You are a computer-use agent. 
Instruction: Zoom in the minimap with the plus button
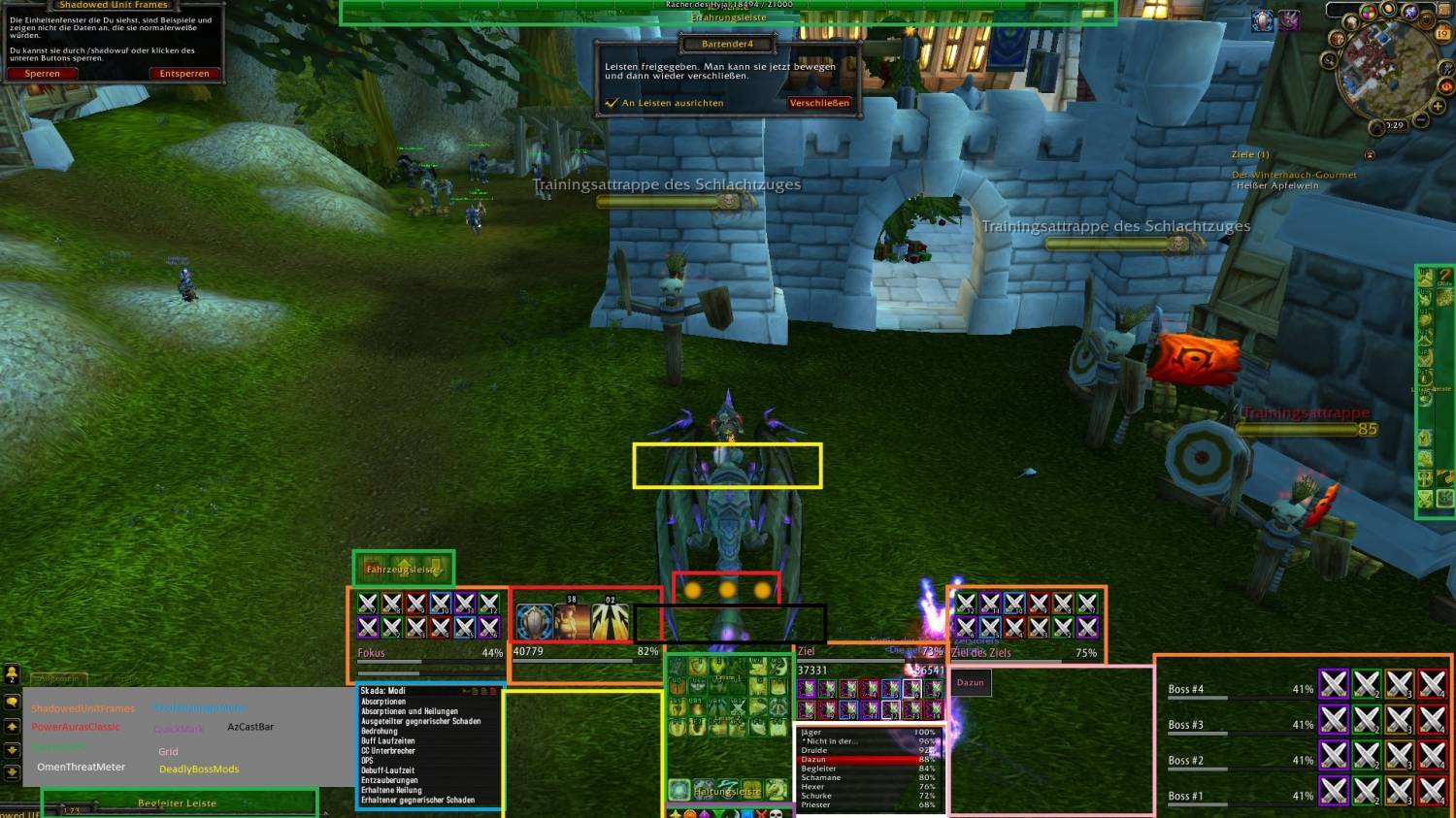click(1438, 106)
